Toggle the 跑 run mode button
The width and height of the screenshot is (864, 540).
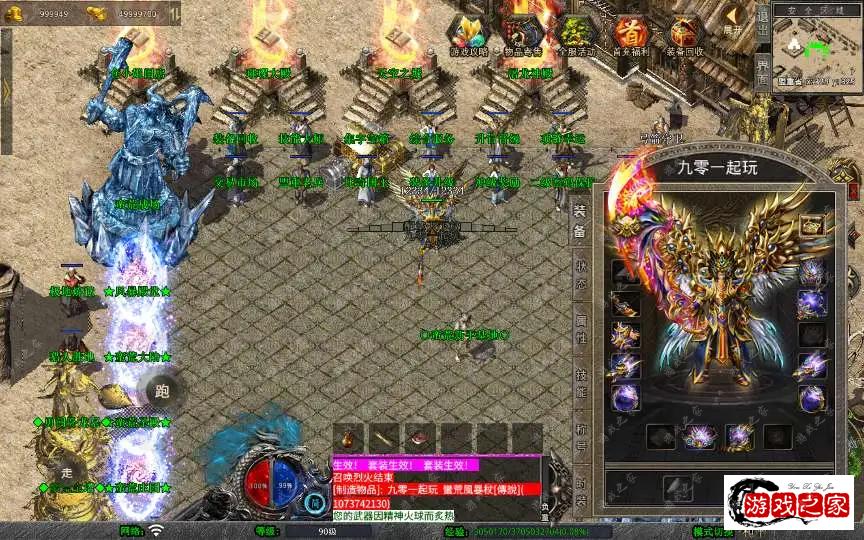tap(163, 392)
